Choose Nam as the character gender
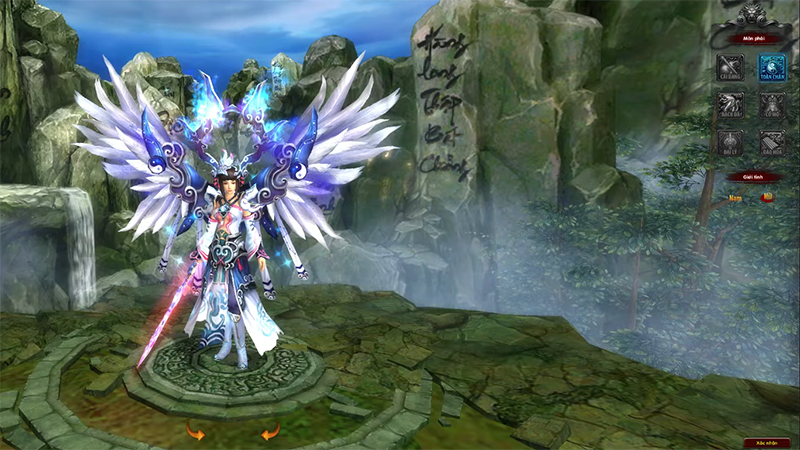This screenshot has height=450, width=800. (x=735, y=198)
